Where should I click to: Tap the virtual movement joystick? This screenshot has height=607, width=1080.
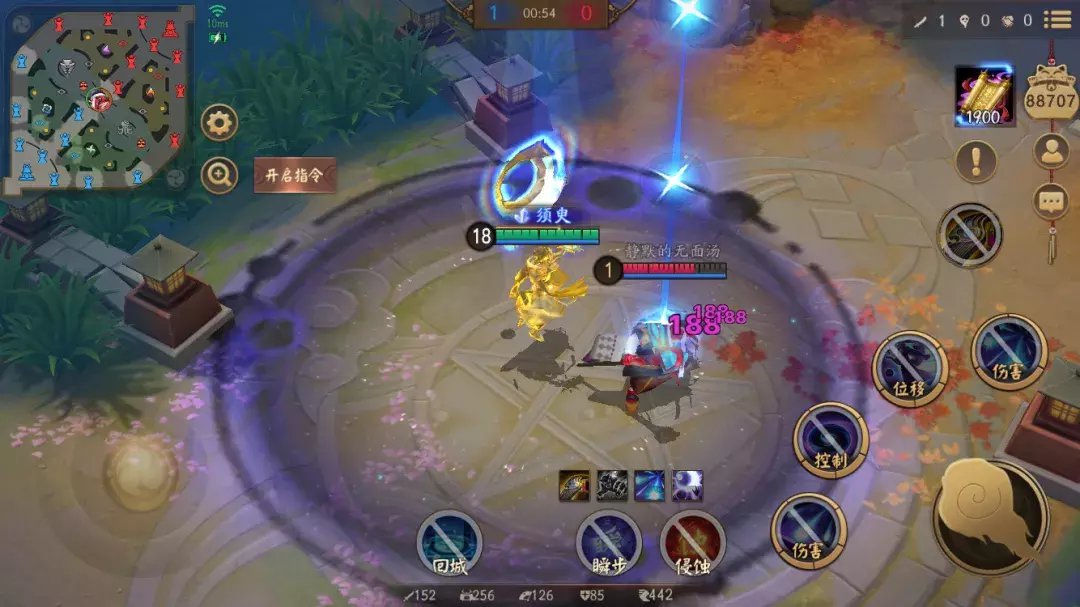(x=141, y=470)
